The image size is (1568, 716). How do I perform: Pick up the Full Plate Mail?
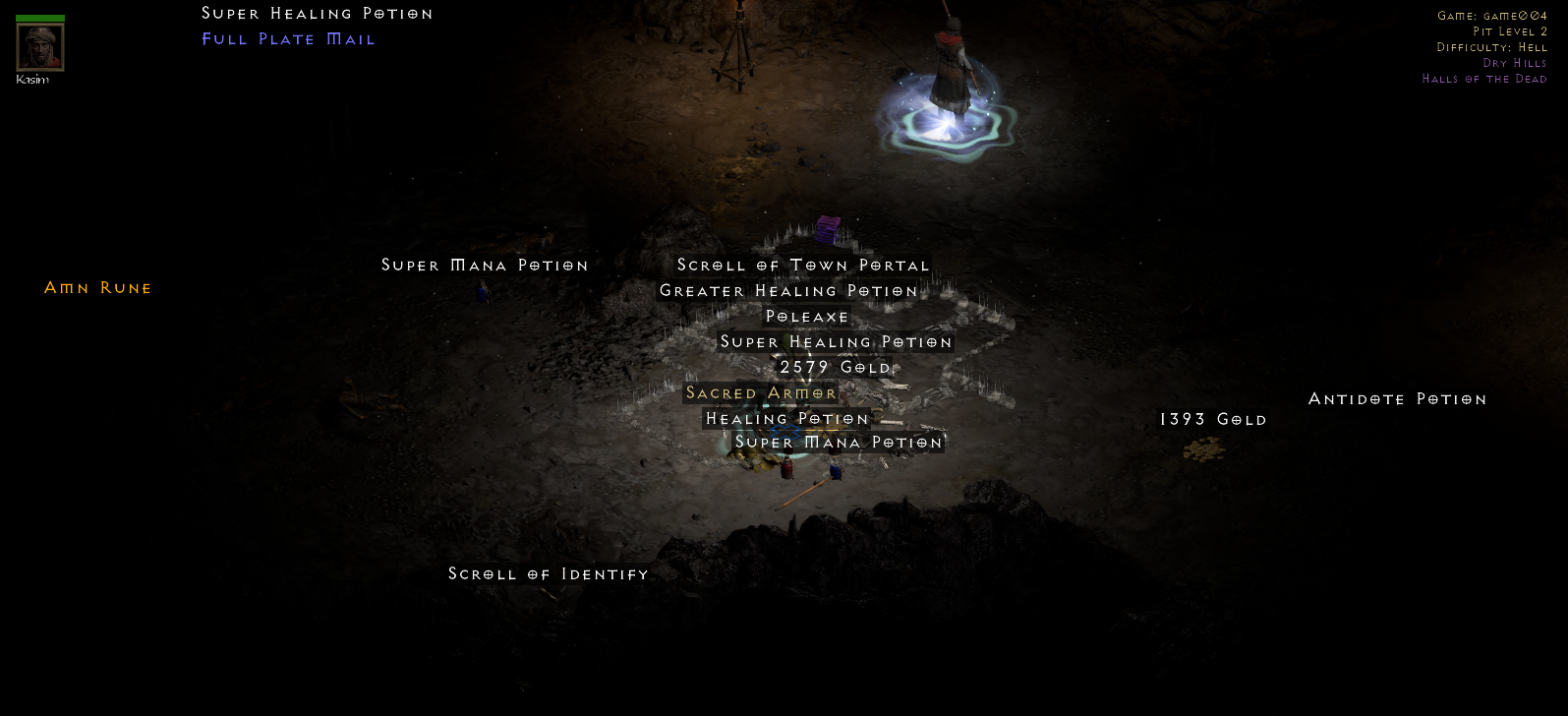287,38
